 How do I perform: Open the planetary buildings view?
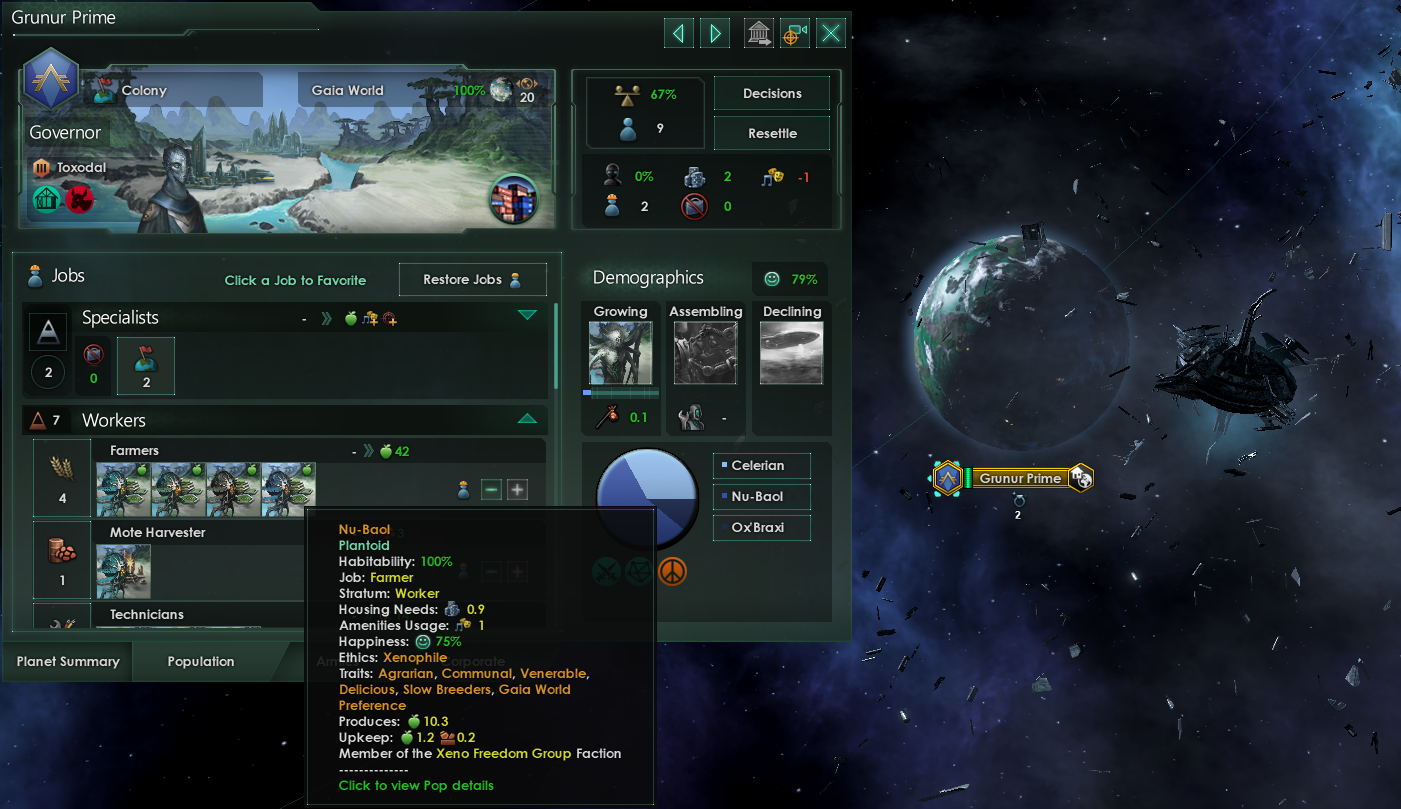(758, 32)
